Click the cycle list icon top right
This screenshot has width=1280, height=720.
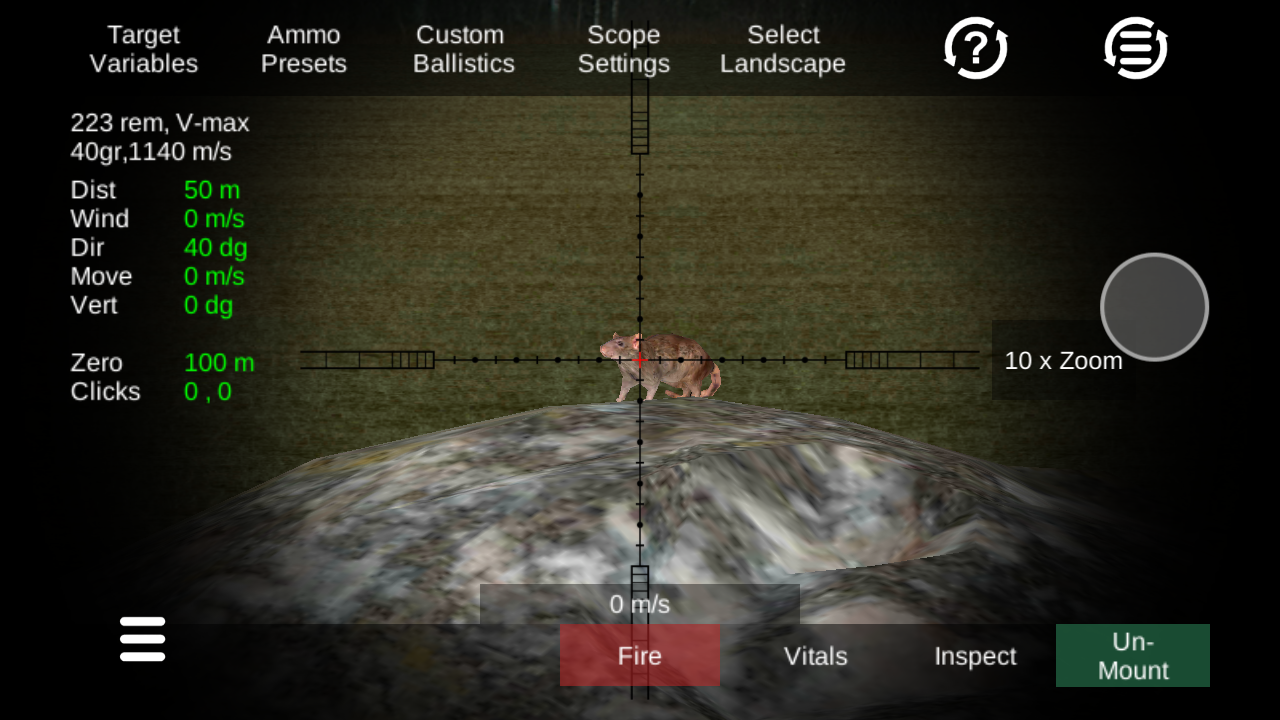(1133, 47)
